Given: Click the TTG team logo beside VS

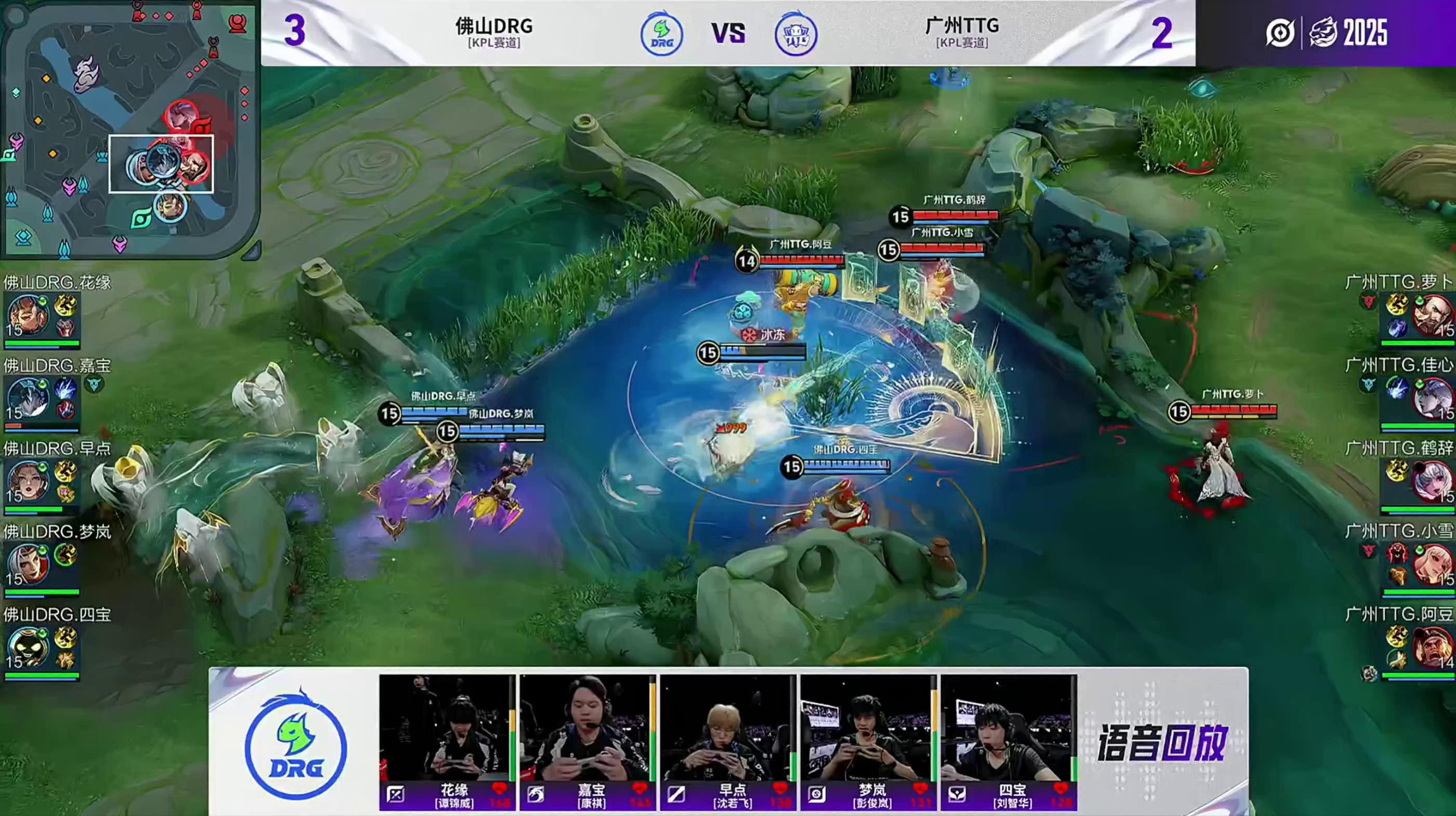Looking at the screenshot, I should coord(795,35).
